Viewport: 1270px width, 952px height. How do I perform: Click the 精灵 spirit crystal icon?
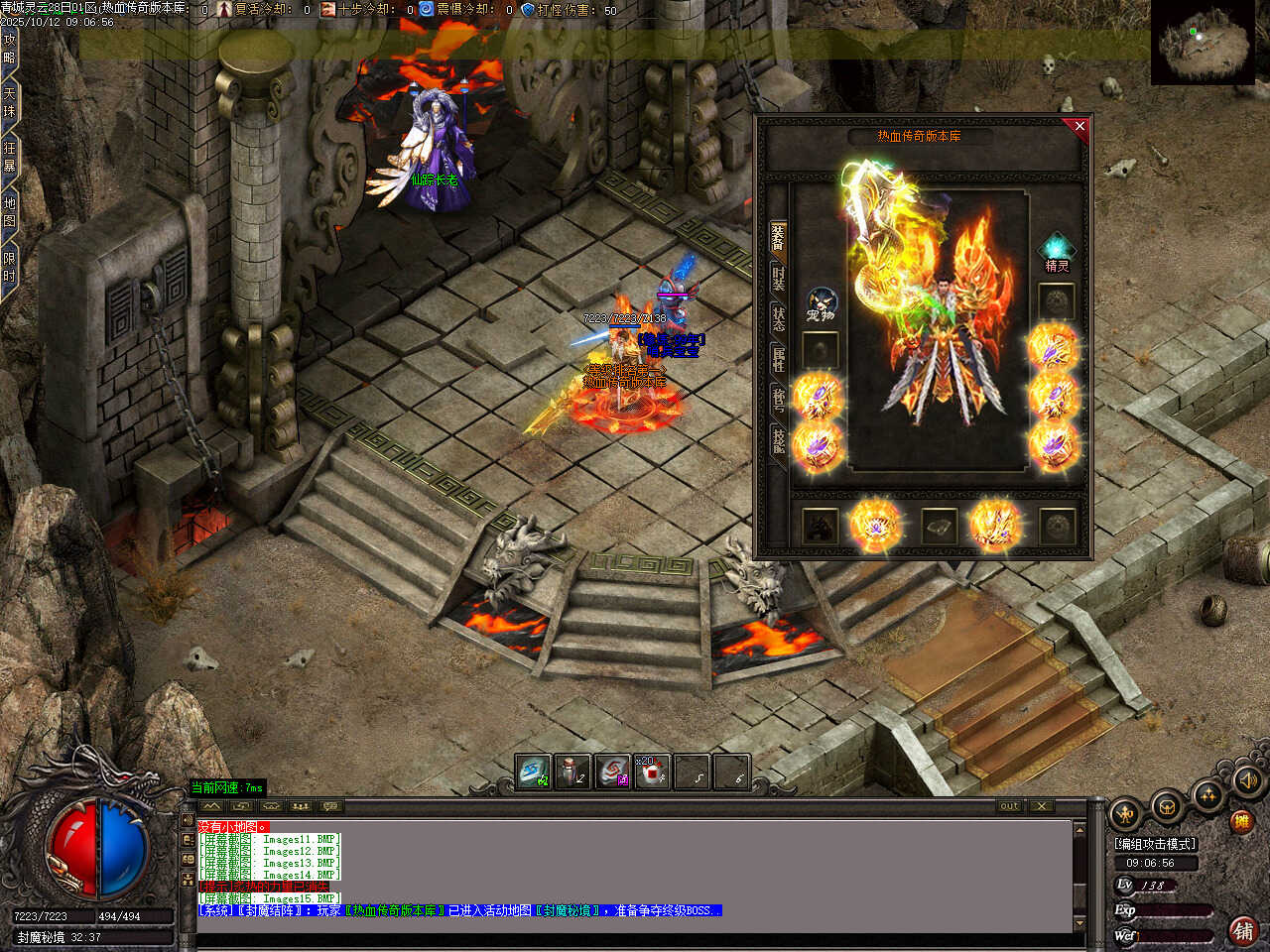click(x=1057, y=250)
